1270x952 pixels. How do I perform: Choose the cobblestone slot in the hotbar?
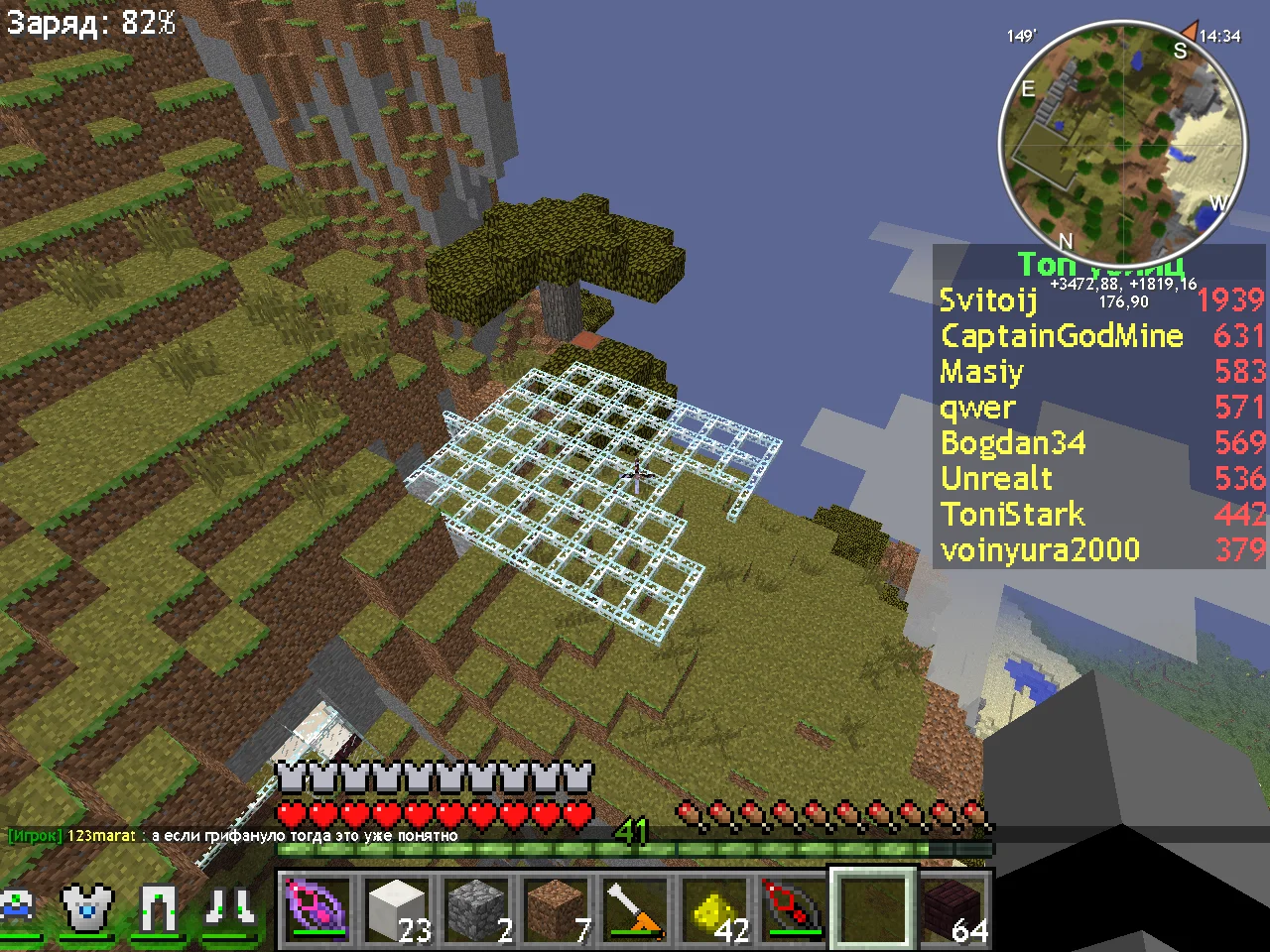click(x=477, y=907)
